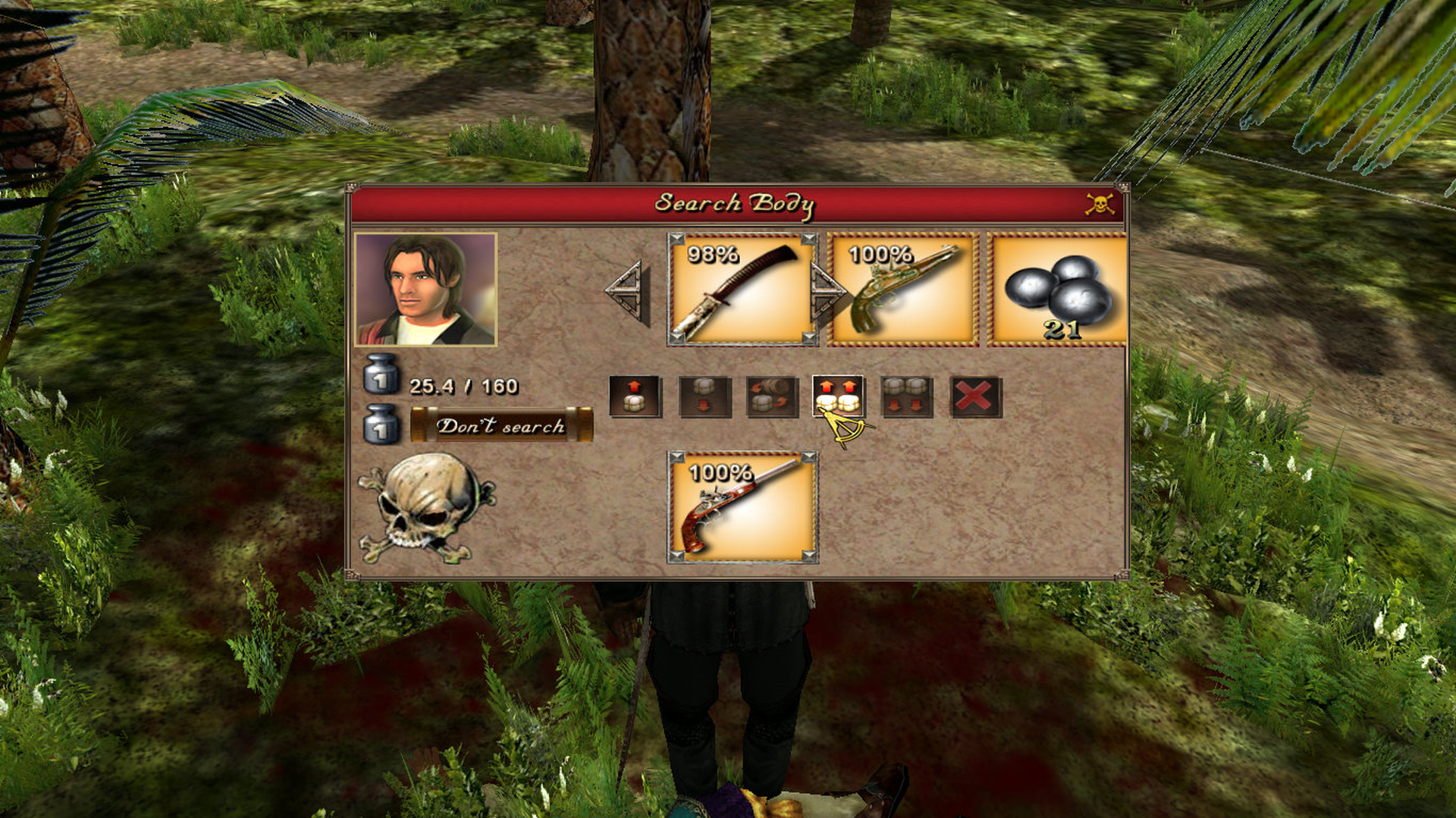Click the red X cancel icon

(x=971, y=396)
